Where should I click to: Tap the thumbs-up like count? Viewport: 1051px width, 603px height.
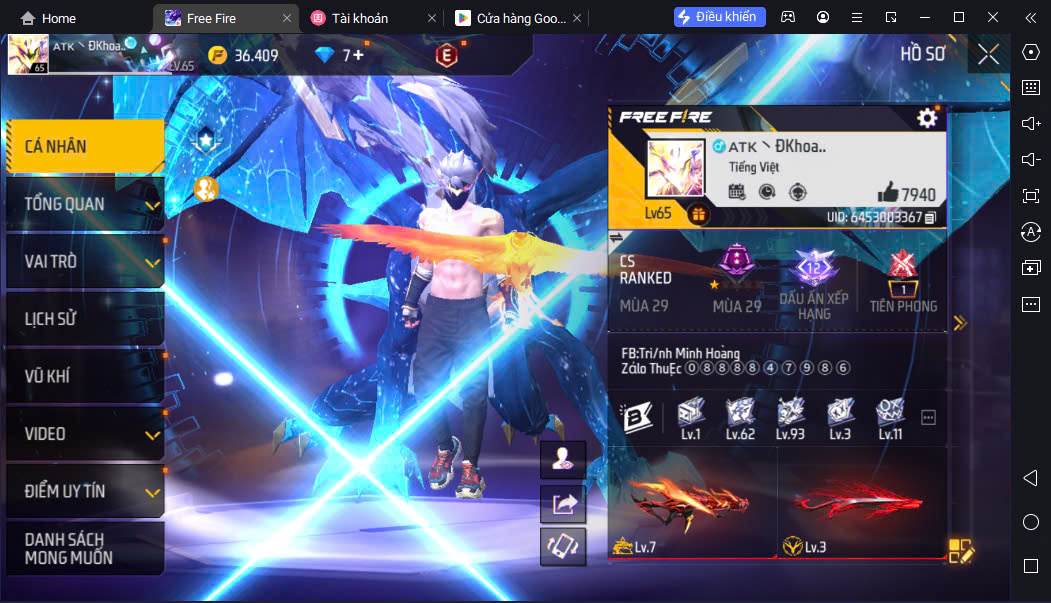click(906, 193)
